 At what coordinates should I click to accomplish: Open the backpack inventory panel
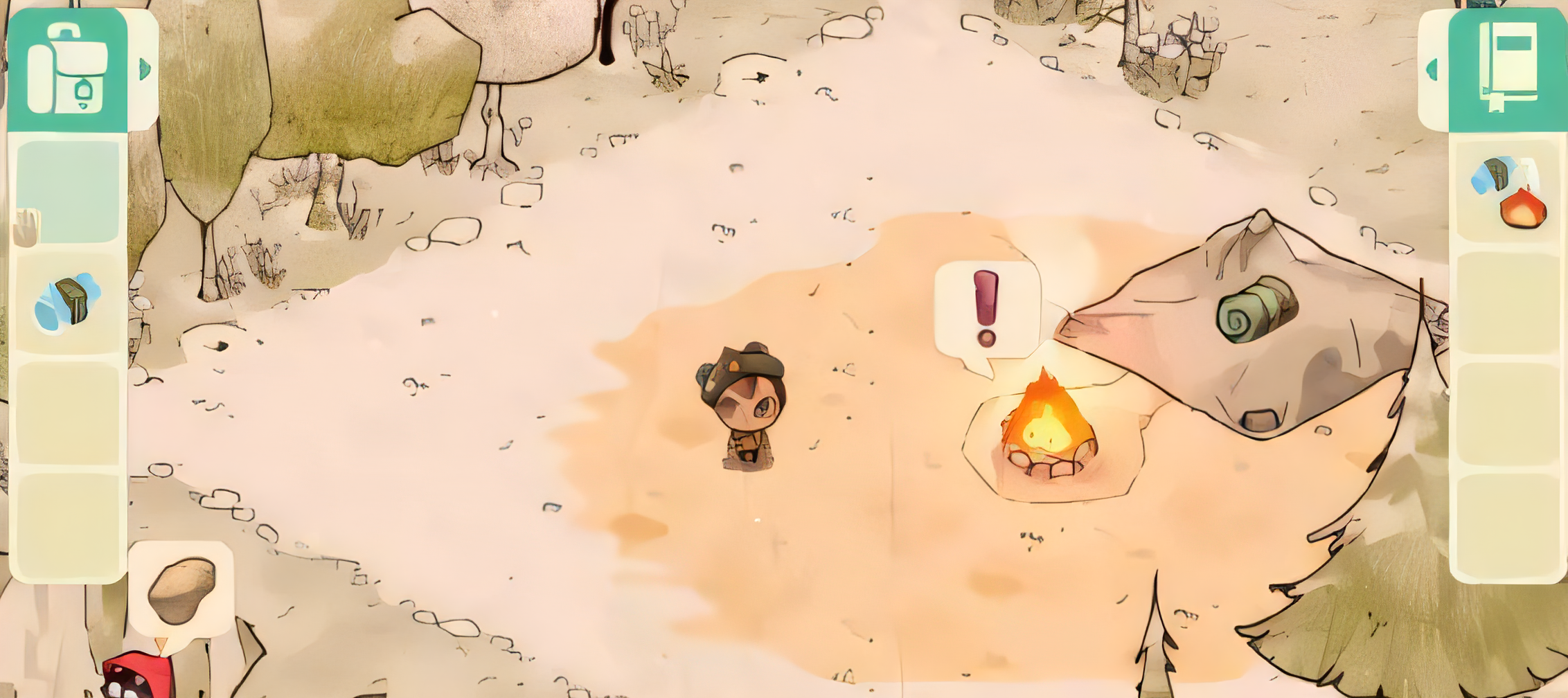tap(67, 69)
